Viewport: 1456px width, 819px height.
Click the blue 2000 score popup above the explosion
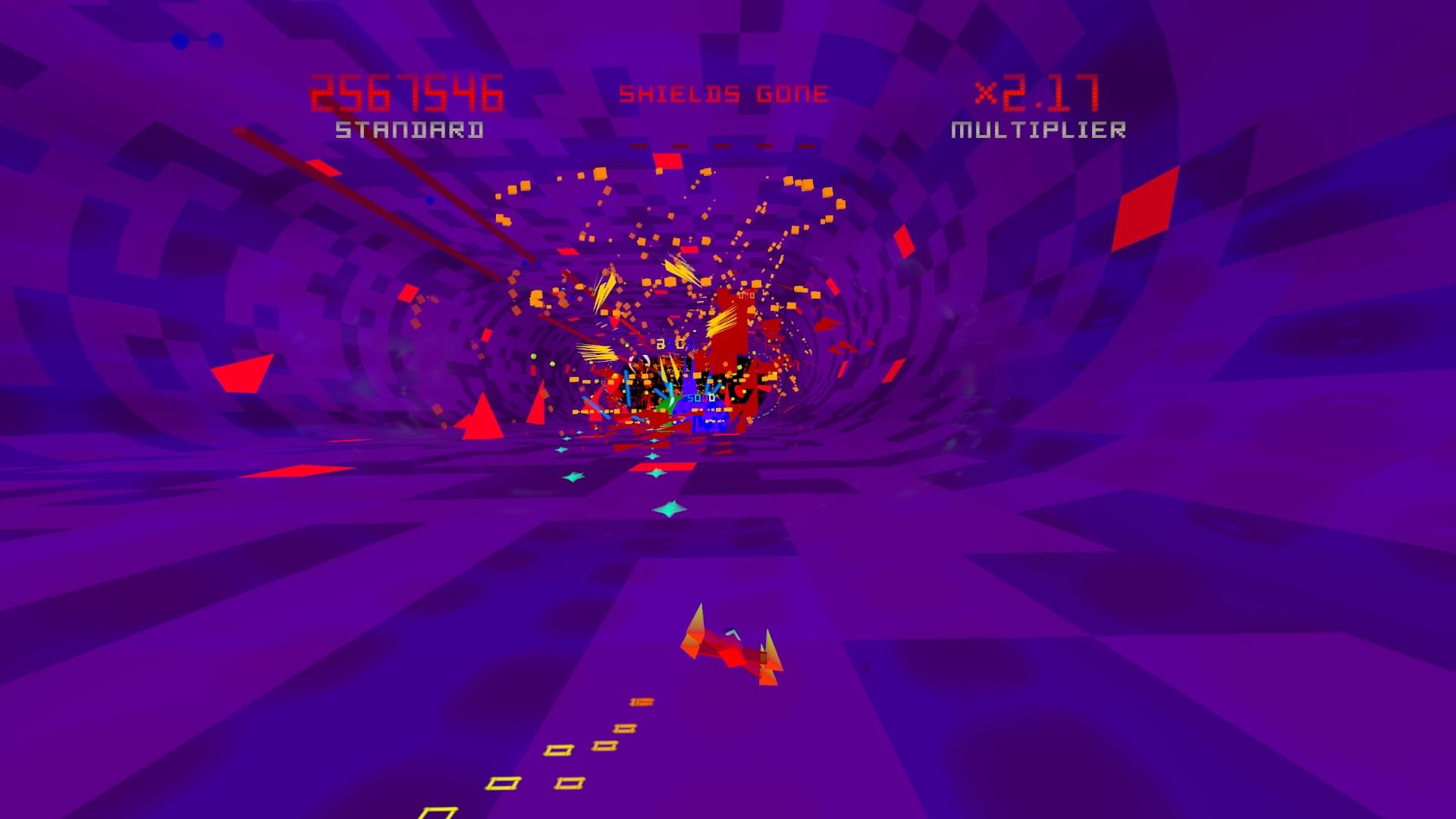(x=674, y=343)
